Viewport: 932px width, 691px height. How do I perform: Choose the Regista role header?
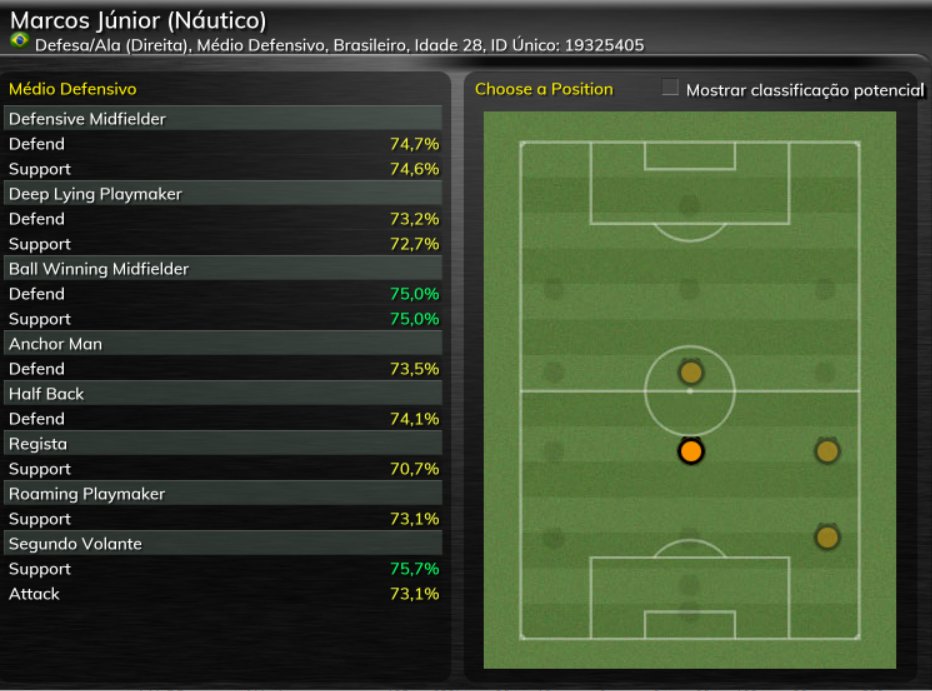coord(224,444)
